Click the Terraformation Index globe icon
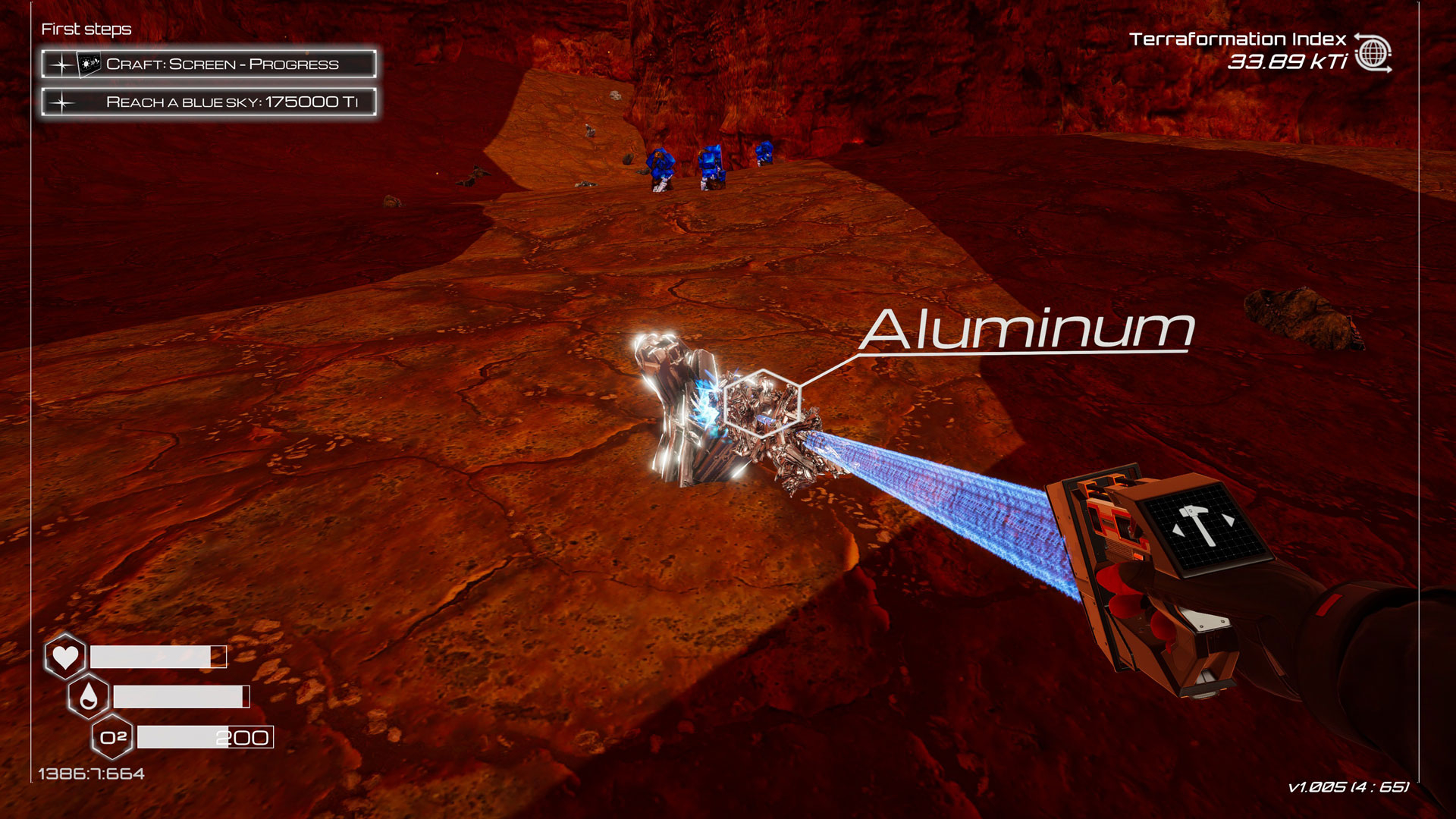The image size is (1456, 819). (1373, 54)
